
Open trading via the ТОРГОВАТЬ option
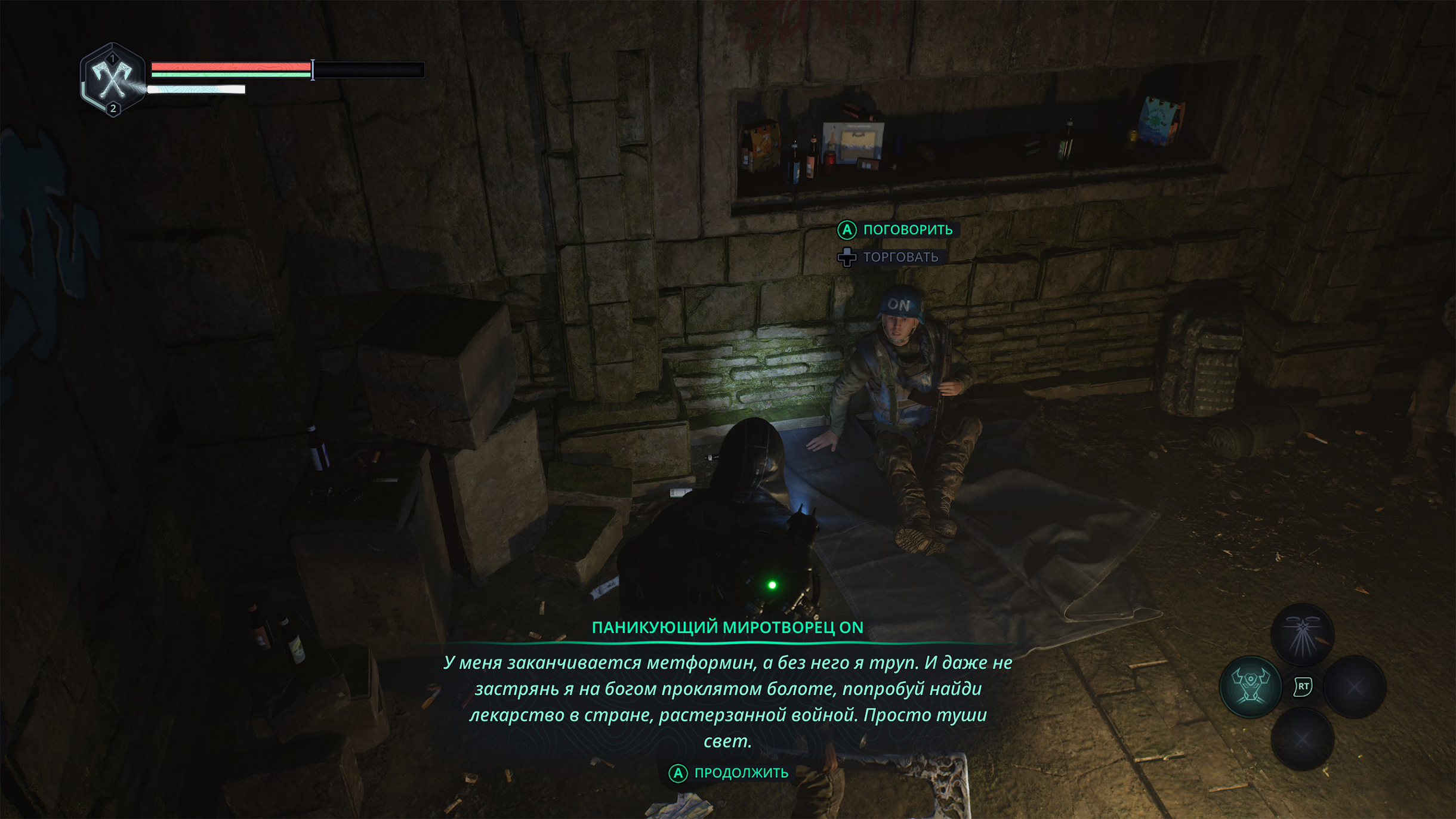click(889, 257)
